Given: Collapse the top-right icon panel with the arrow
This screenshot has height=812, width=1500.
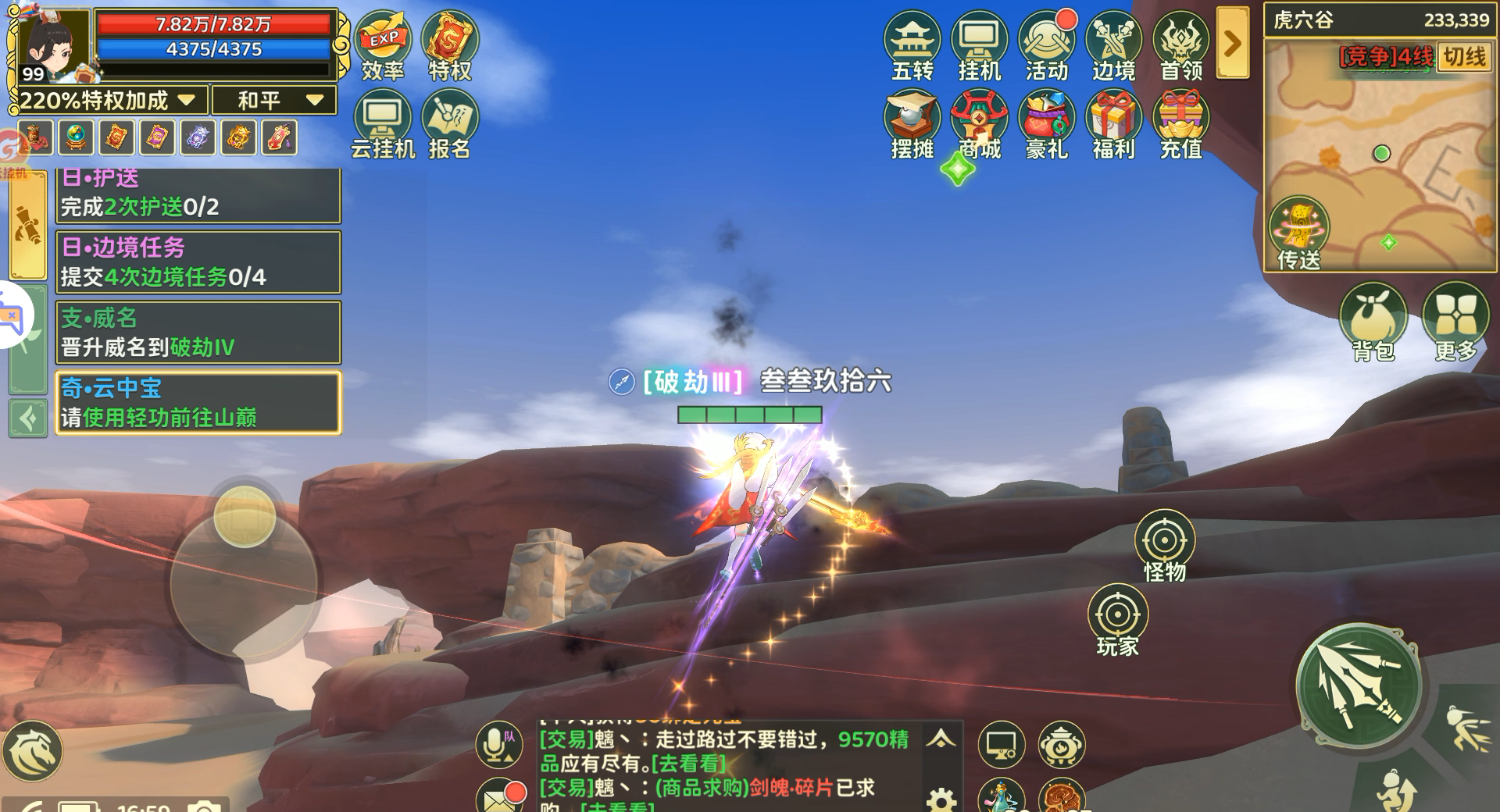Looking at the screenshot, I should pos(1232,43).
